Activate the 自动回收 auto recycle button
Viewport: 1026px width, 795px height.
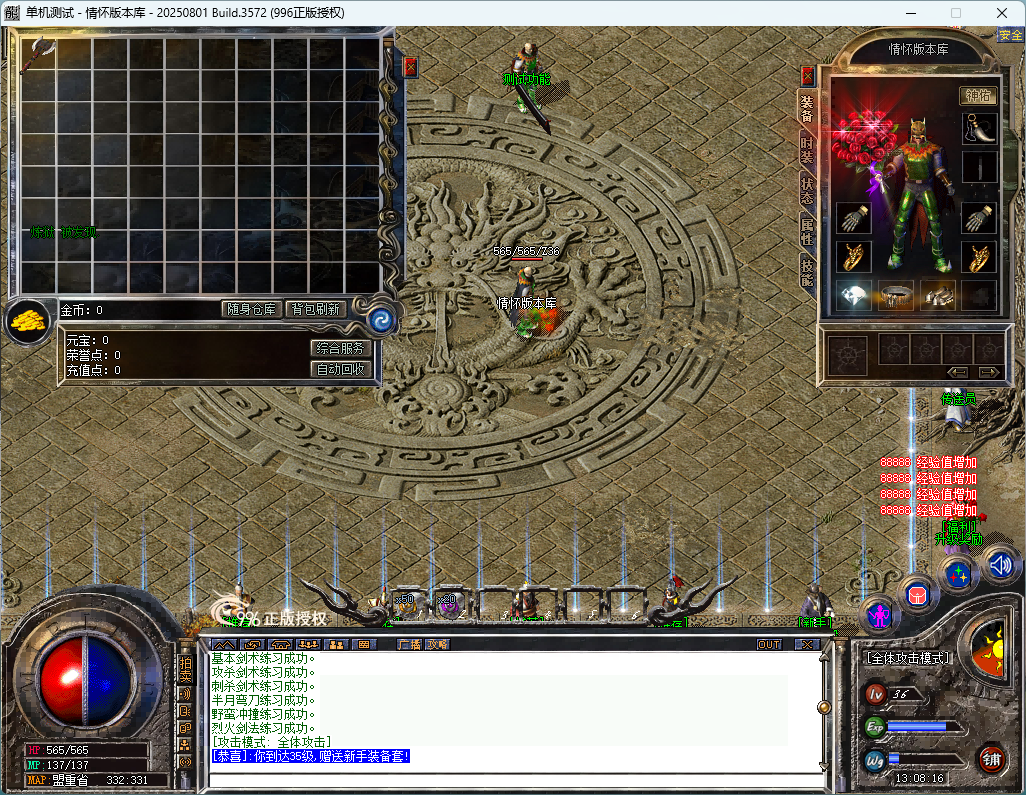click(x=341, y=369)
